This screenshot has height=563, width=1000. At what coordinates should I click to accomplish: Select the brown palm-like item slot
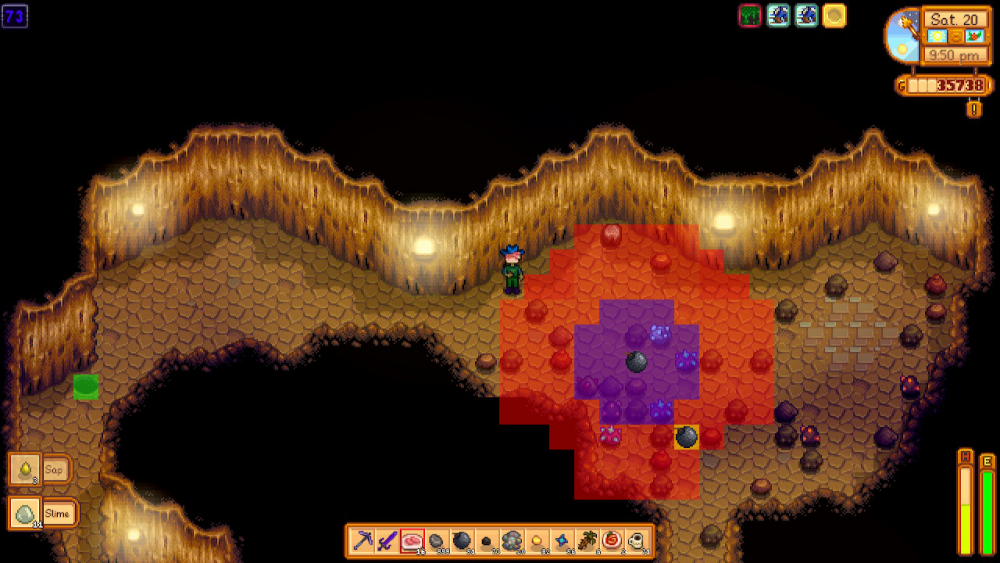[x=587, y=541]
